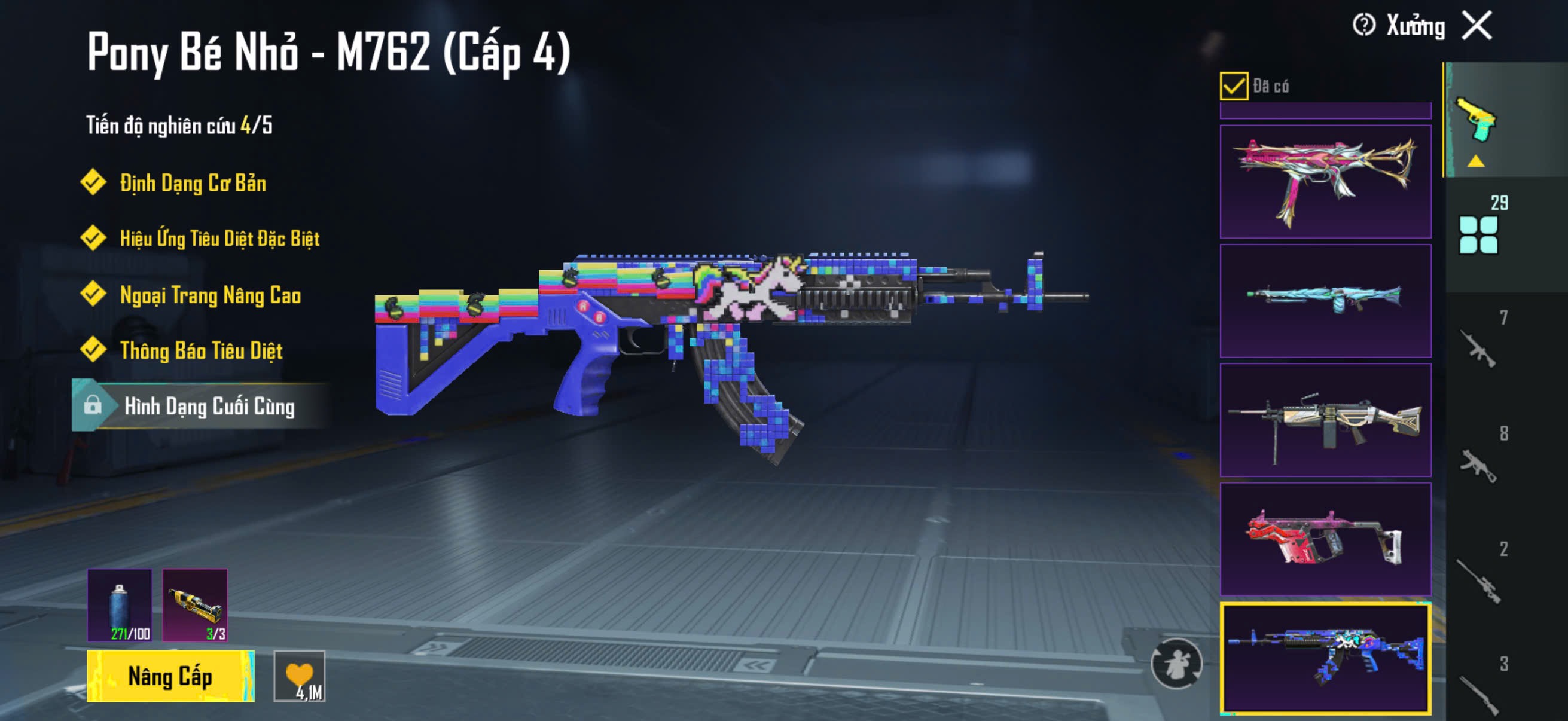Upgrade weapon with the Nâng Cấp button
1568x721 pixels.
(x=170, y=676)
